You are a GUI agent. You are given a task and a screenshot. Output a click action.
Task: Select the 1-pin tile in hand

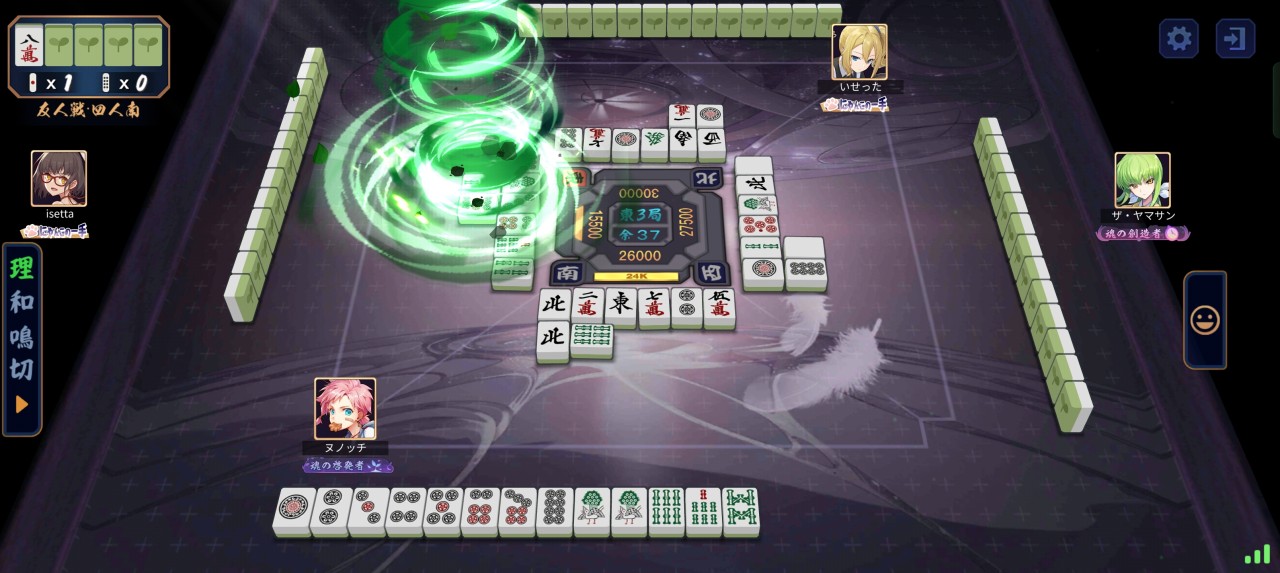point(293,511)
